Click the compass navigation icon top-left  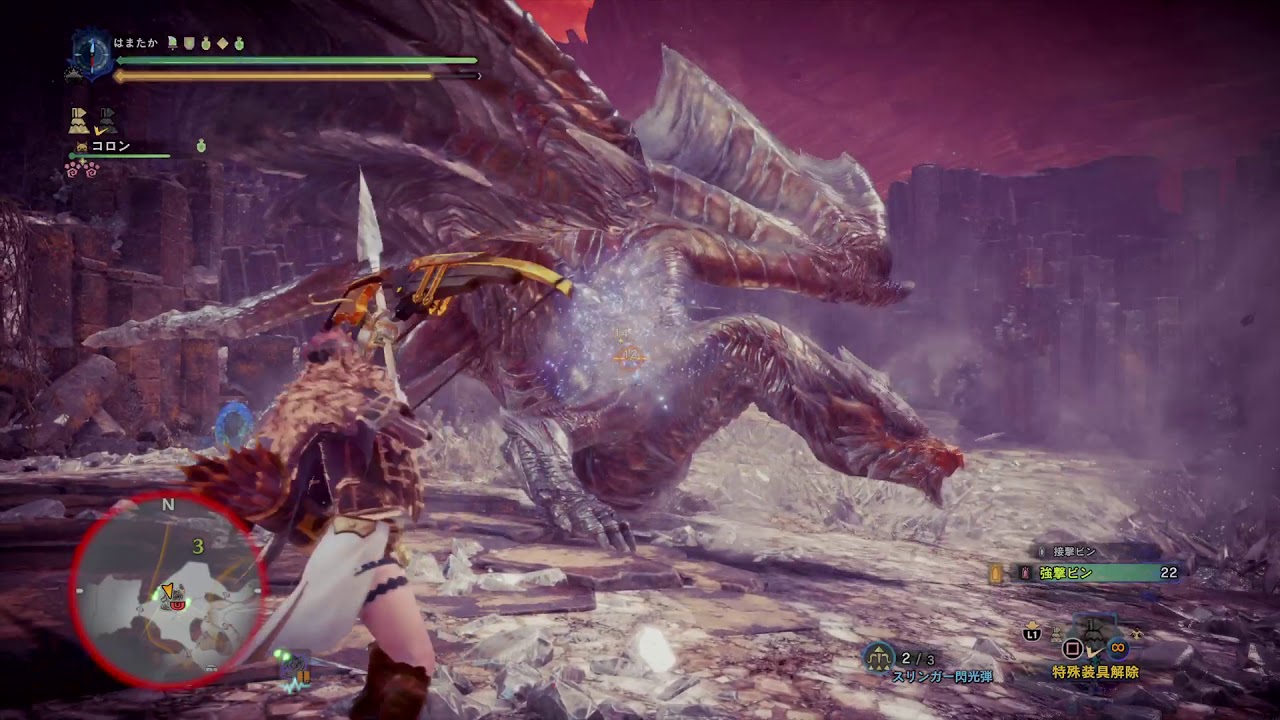click(92, 54)
